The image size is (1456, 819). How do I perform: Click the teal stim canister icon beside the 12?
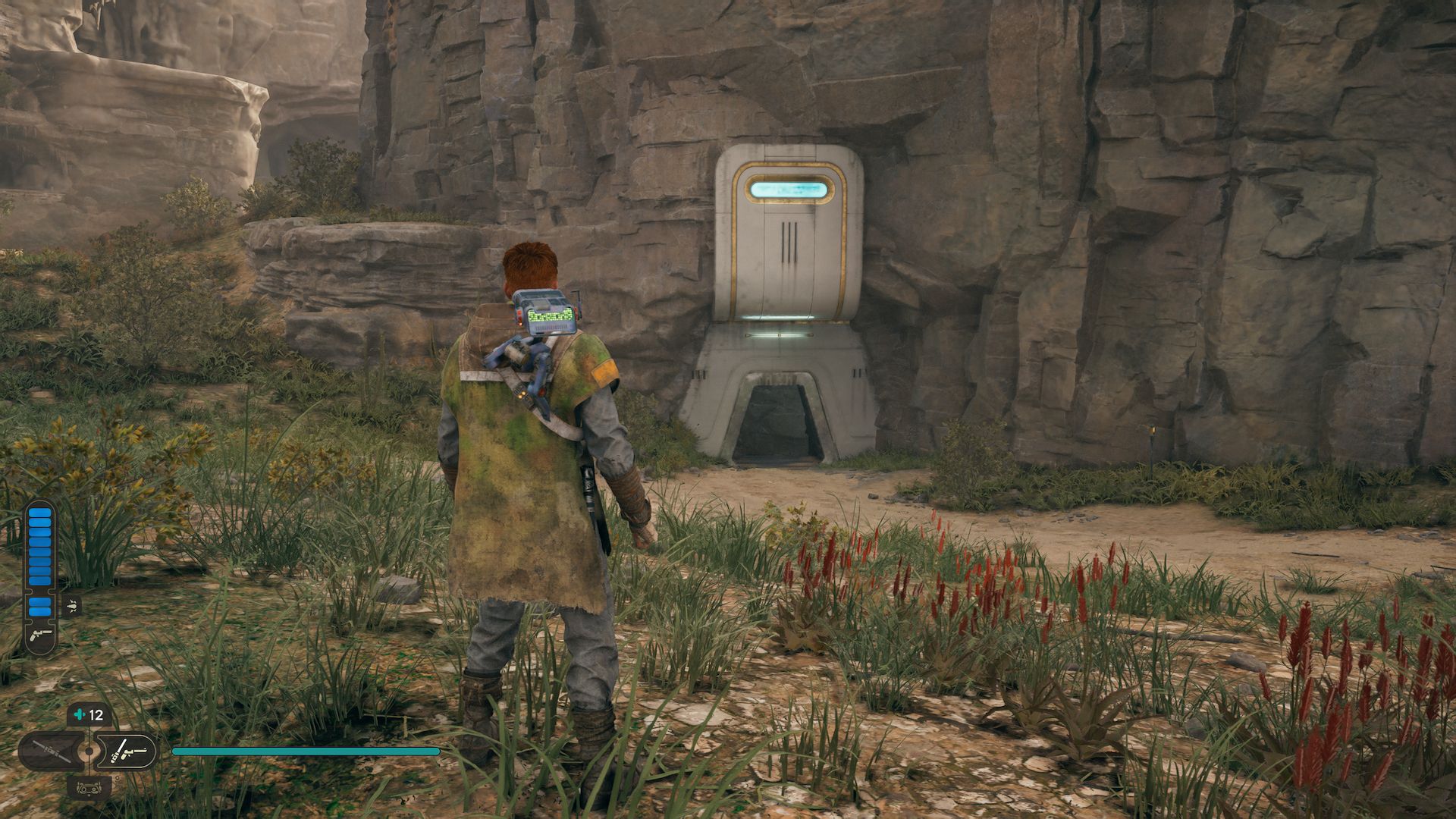click(x=79, y=714)
